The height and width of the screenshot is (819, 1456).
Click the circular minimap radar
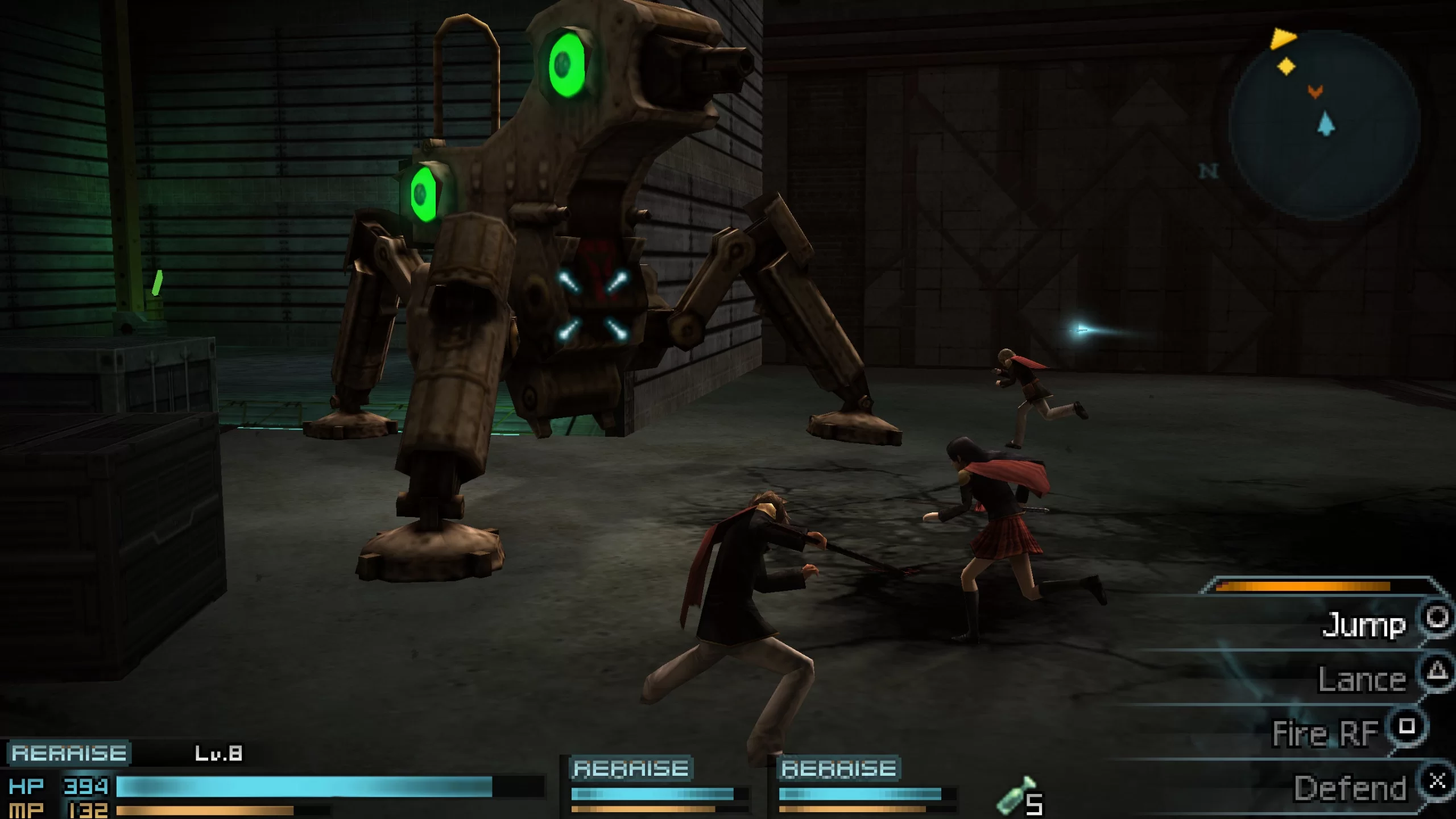coord(1324,124)
